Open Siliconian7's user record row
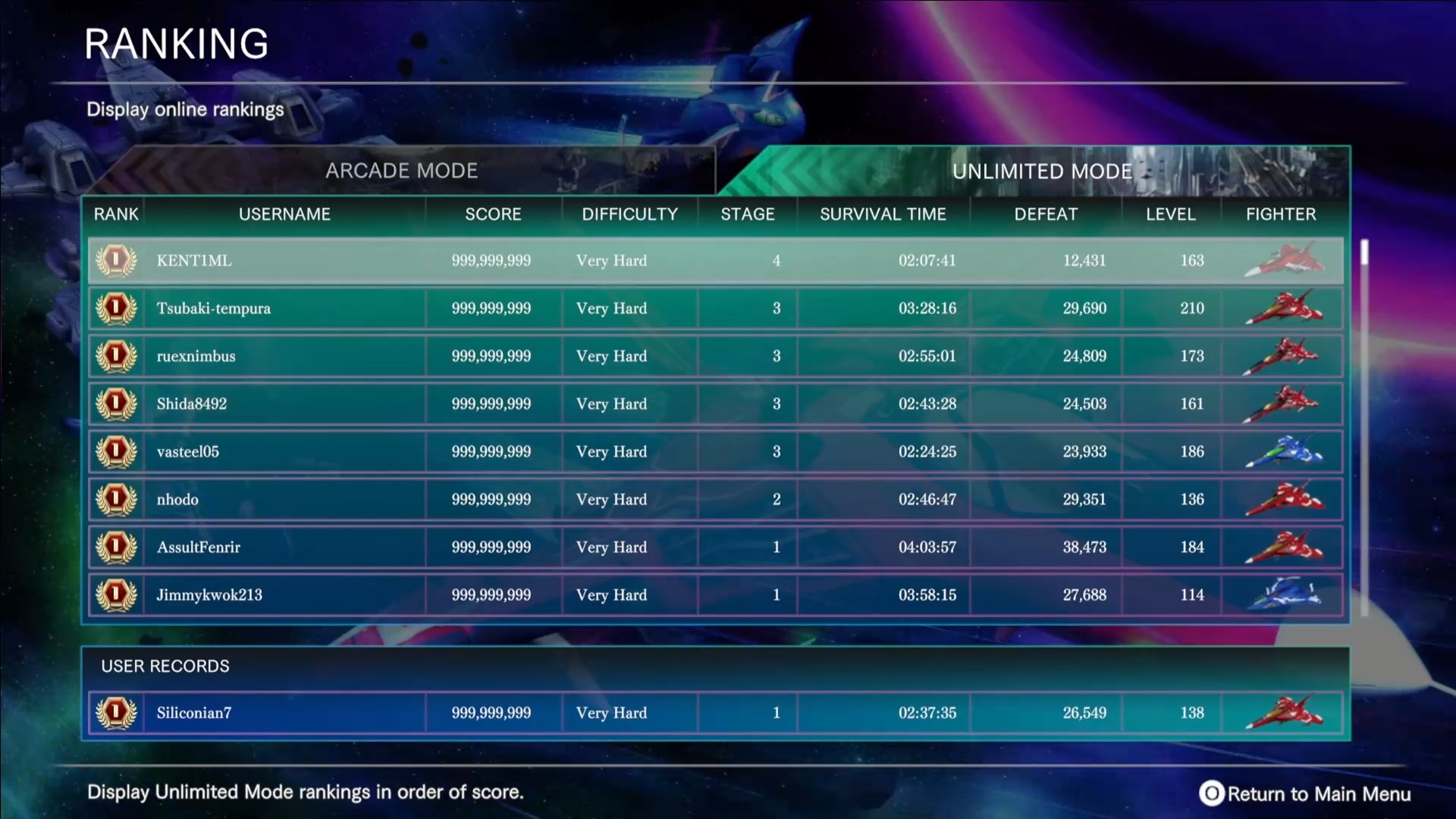This screenshot has width=1456, height=819. tap(714, 713)
